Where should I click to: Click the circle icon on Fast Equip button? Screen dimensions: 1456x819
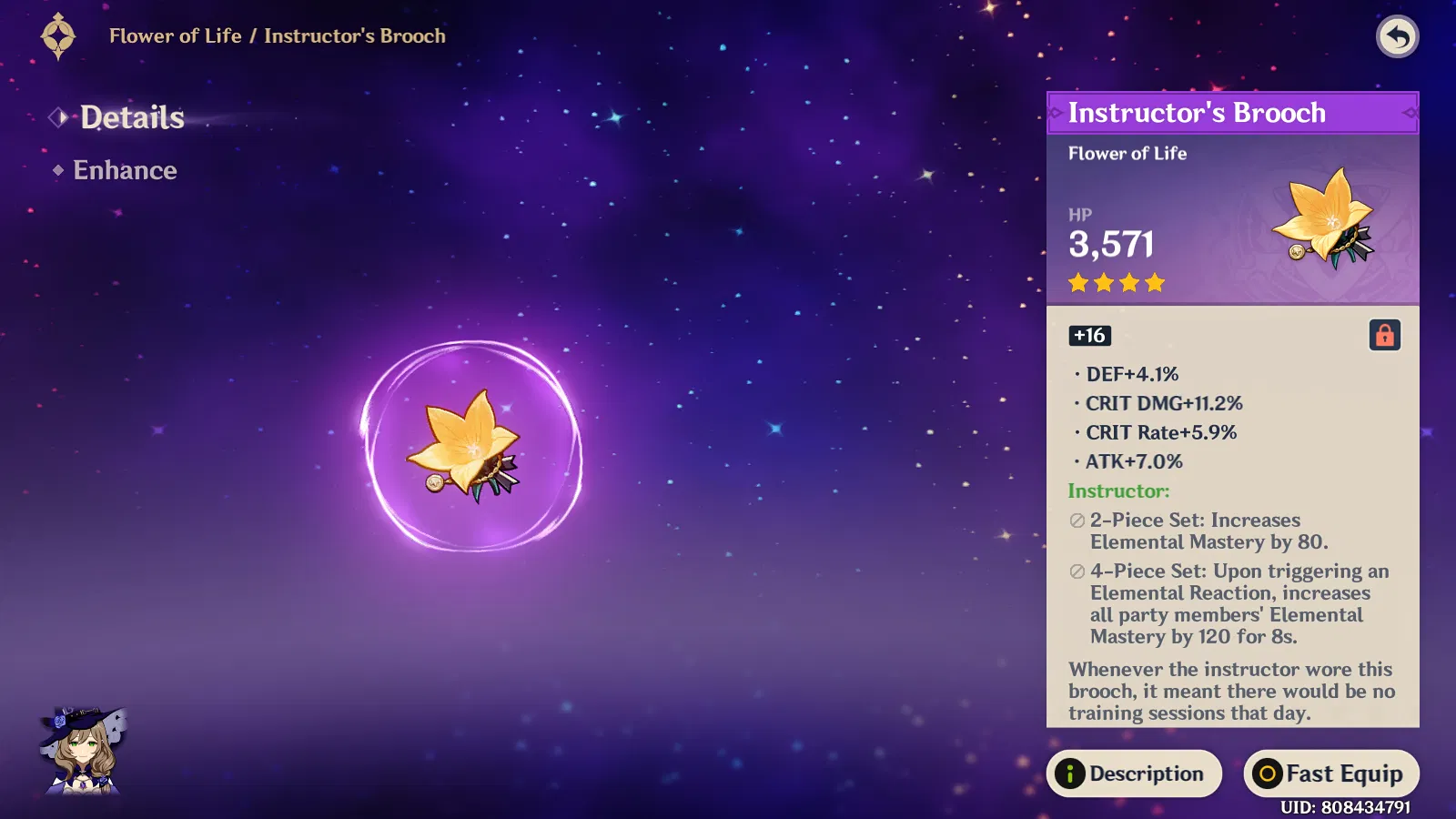tap(1268, 773)
